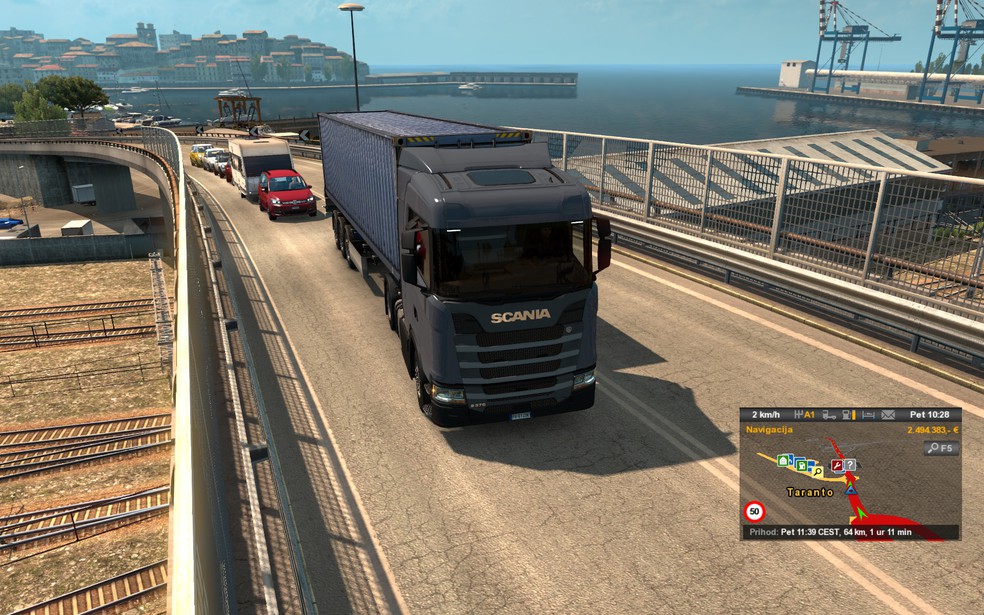The width and height of the screenshot is (984, 615).
Task: Click the Taranto city label on minimap
Action: click(810, 492)
